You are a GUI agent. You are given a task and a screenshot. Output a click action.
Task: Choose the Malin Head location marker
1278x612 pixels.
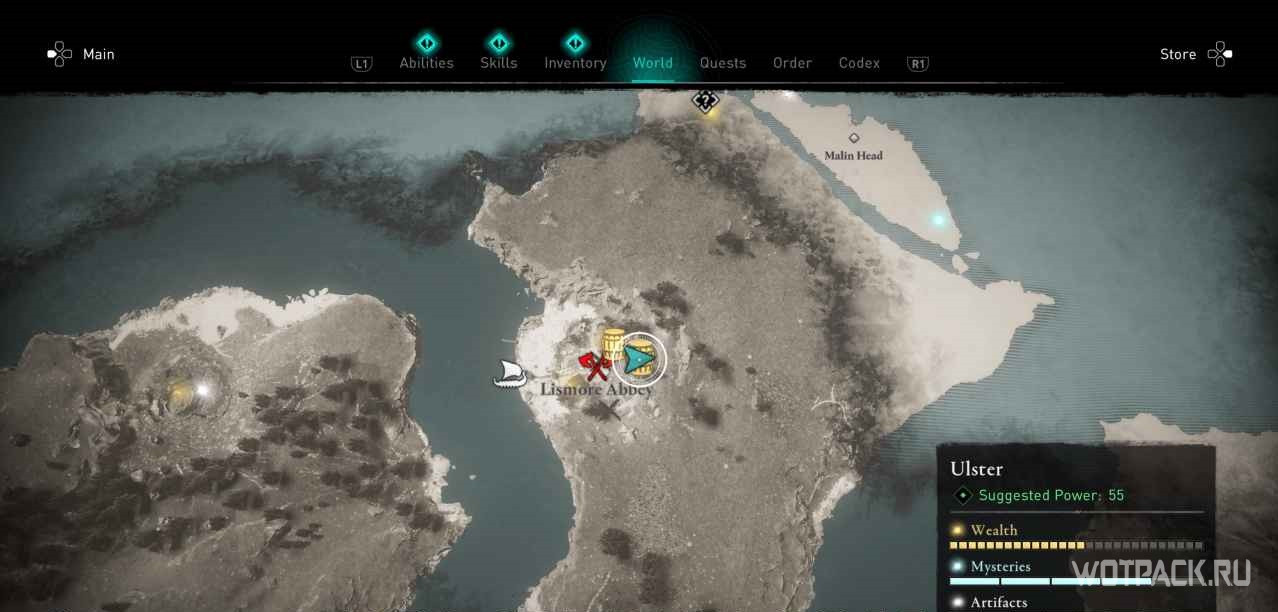tap(854, 138)
